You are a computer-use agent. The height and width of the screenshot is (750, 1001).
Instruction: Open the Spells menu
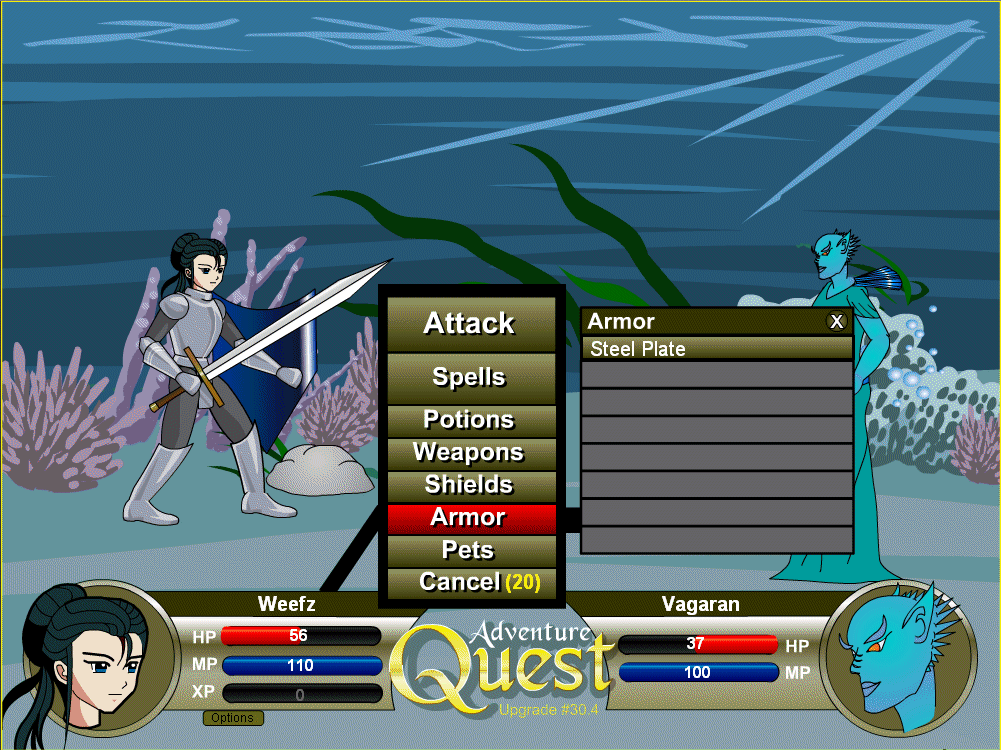(470, 378)
